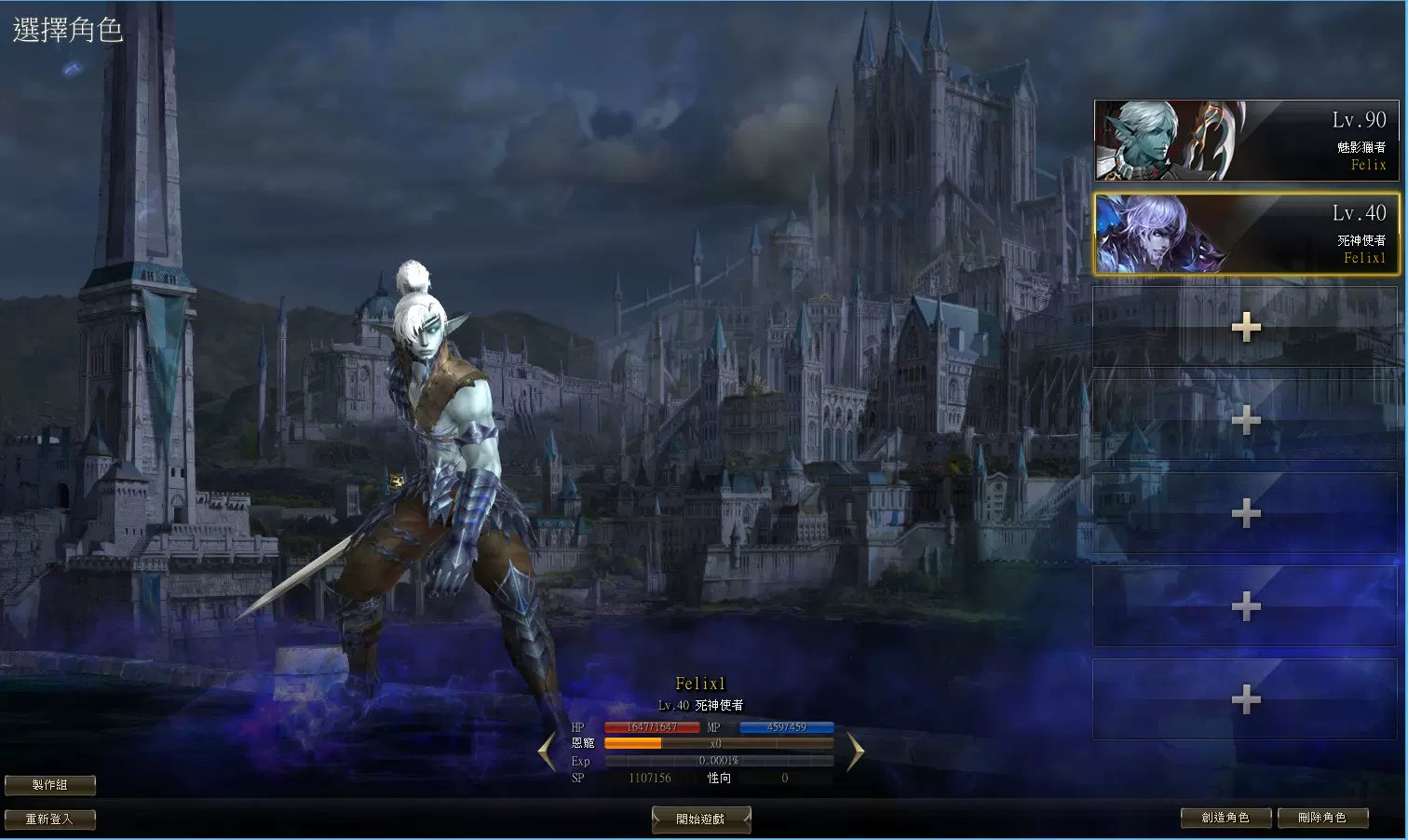1408x840 pixels.
Task: Open 創造角色 to create a character
Action: pyautogui.click(x=1225, y=818)
